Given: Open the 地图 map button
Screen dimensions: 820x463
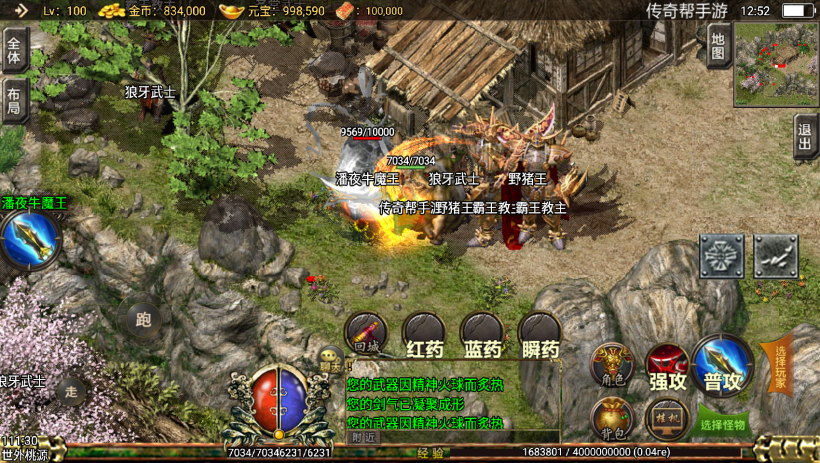Looking at the screenshot, I should 718,46.
